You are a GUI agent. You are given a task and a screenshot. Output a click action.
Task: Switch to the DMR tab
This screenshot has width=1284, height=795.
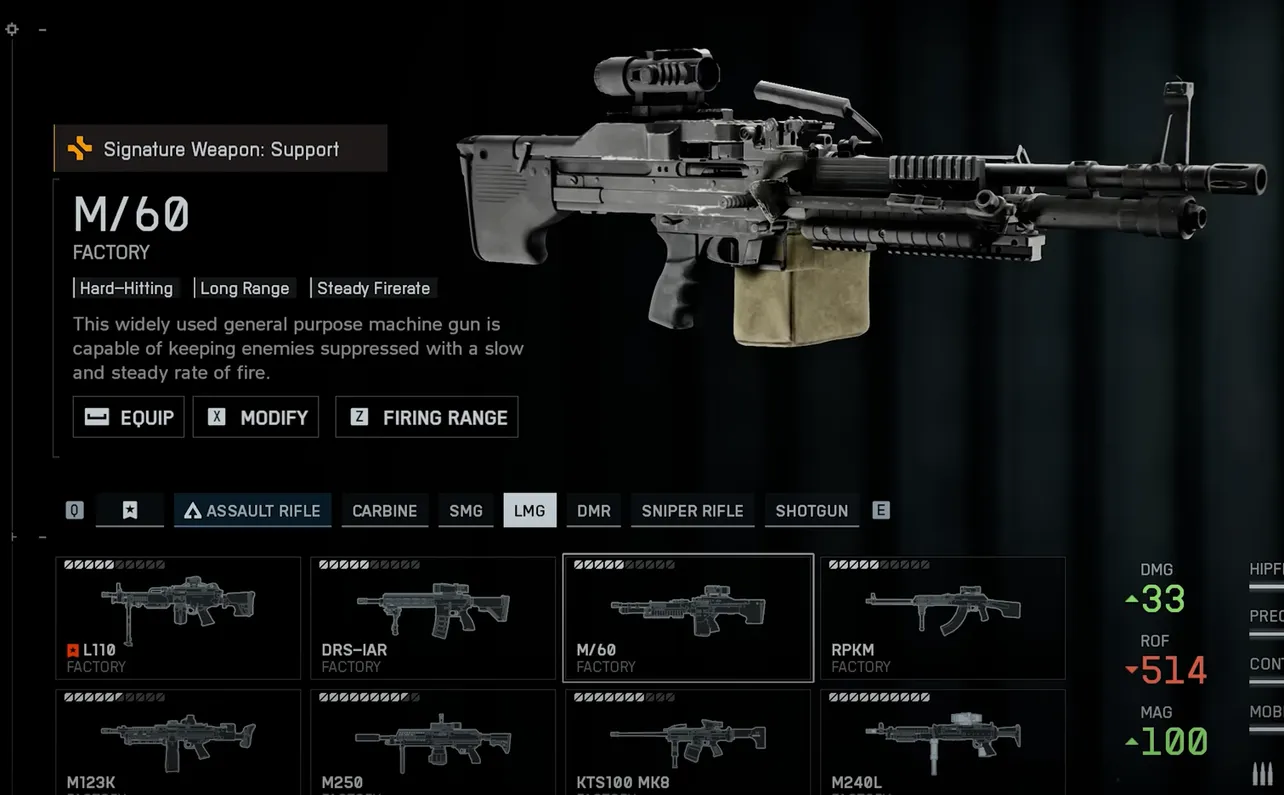coord(593,510)
